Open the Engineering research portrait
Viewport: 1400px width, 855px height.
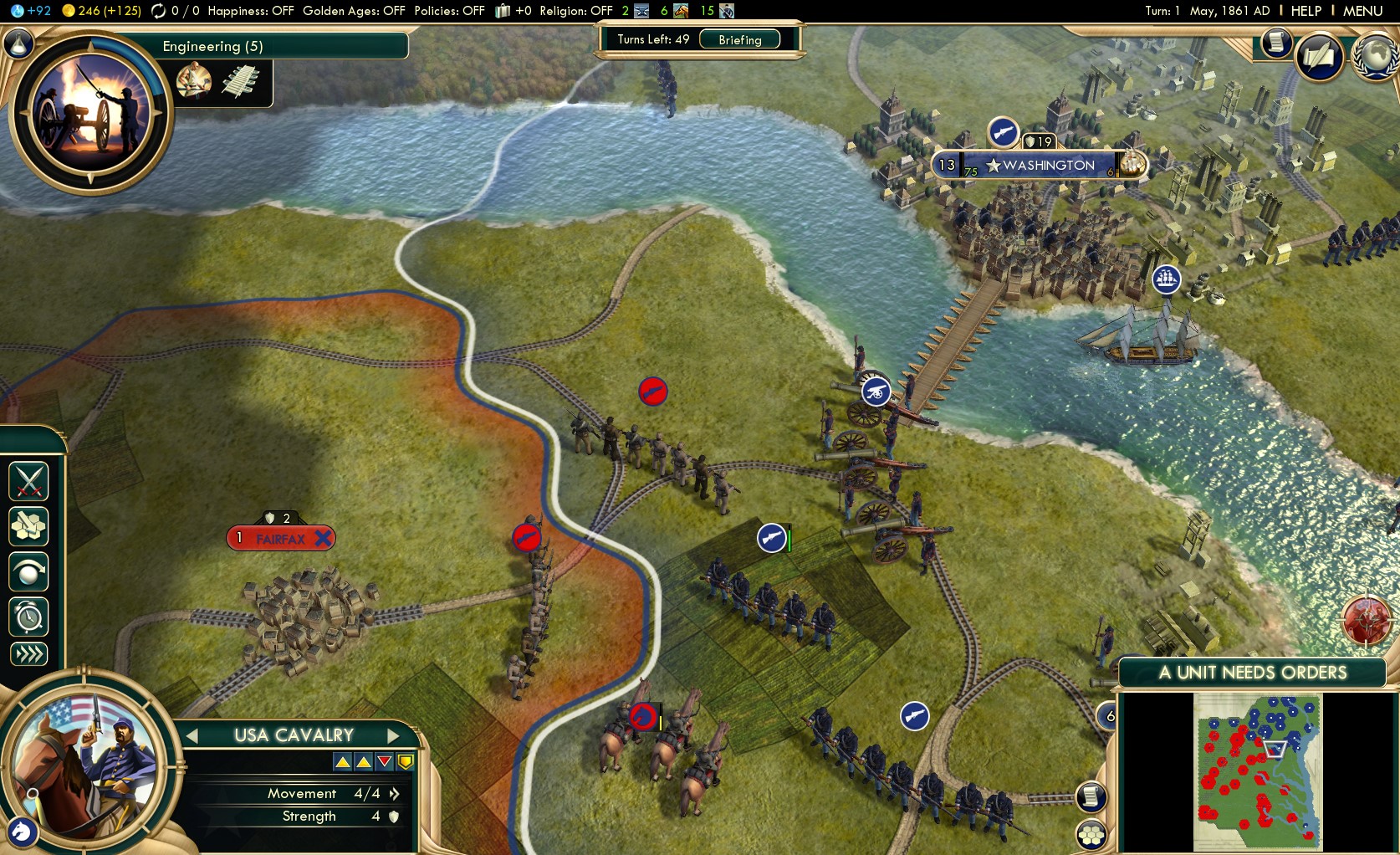tap(90, 112)
